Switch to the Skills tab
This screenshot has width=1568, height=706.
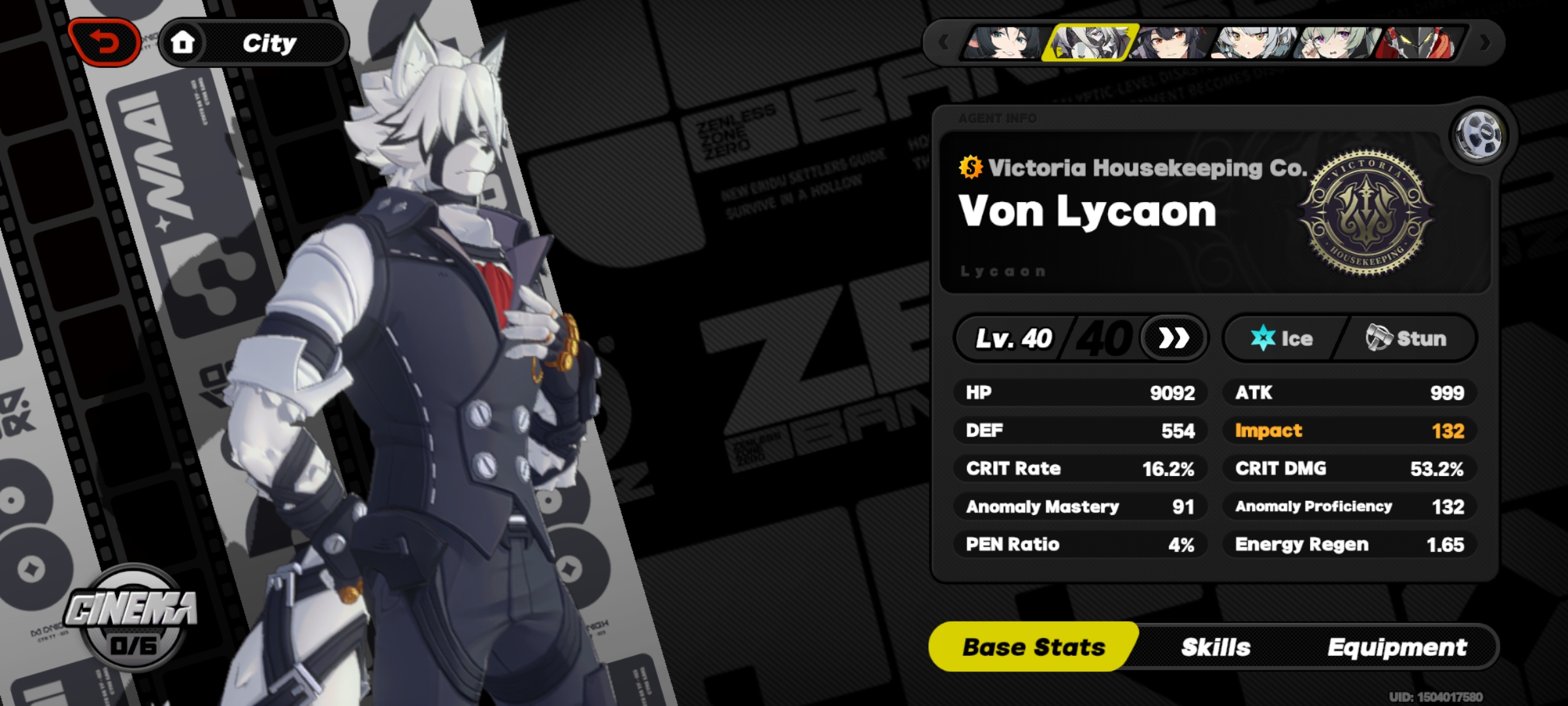tap(1217, 647)
